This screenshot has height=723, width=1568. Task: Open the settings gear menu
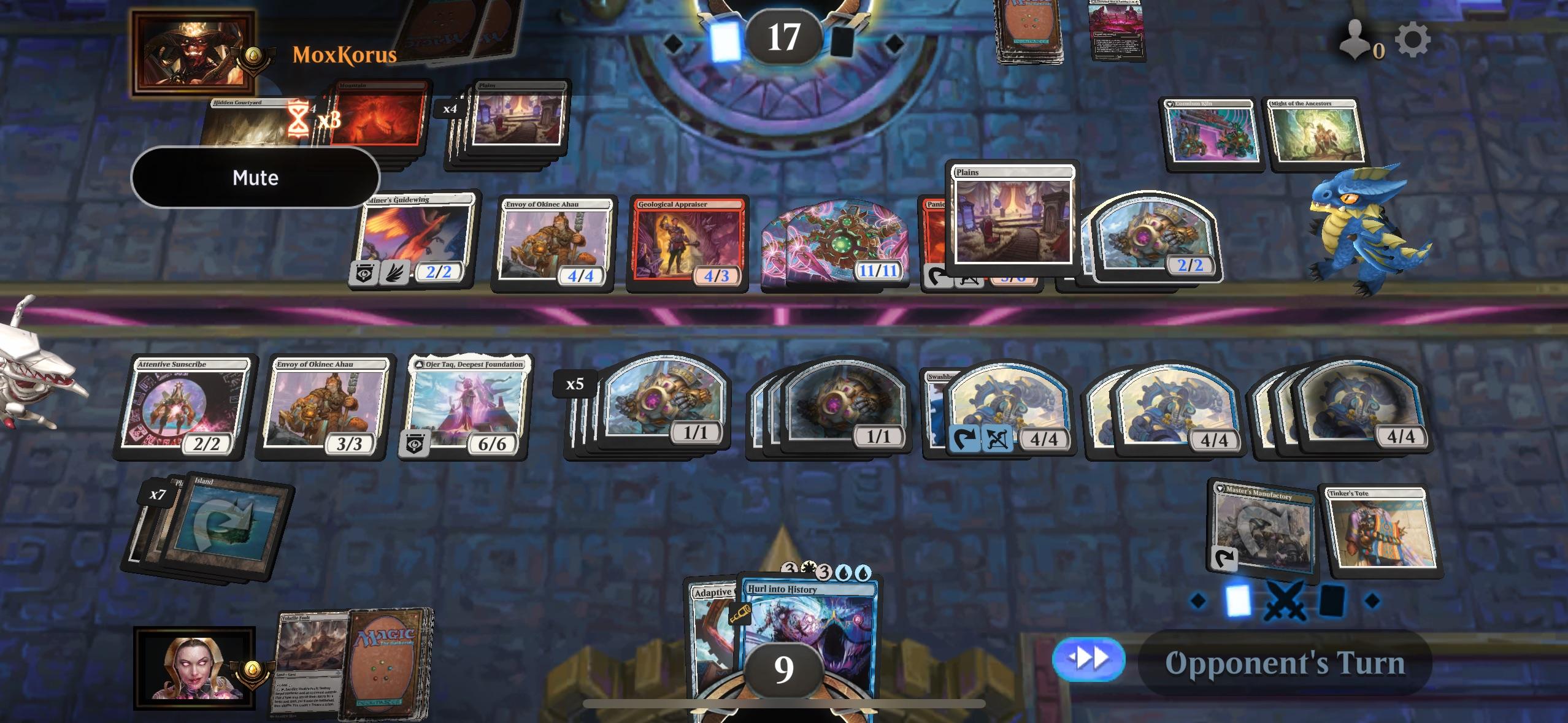1413,39
